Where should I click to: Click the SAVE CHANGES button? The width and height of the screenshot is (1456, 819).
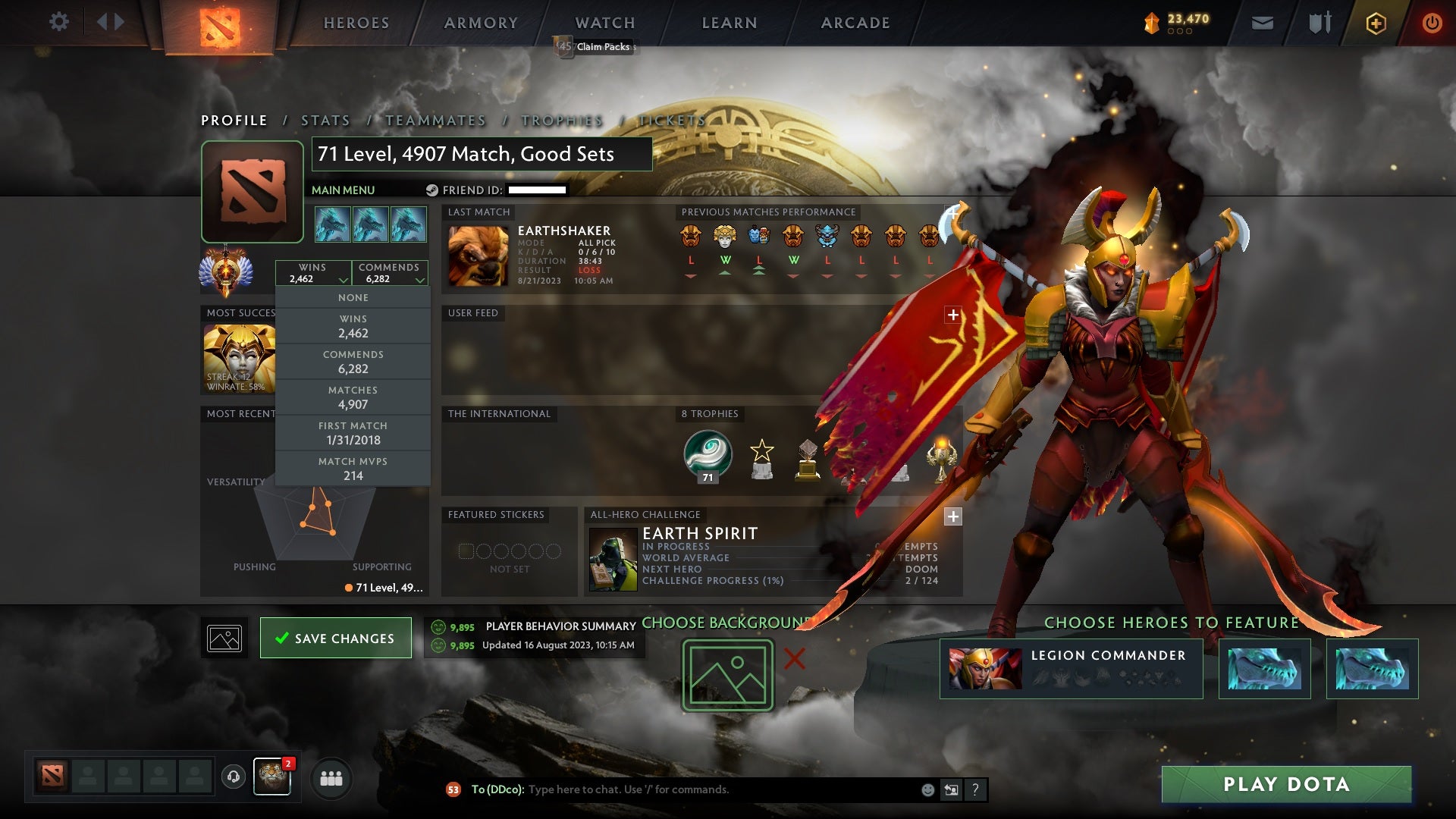click(x=336, y=638)
